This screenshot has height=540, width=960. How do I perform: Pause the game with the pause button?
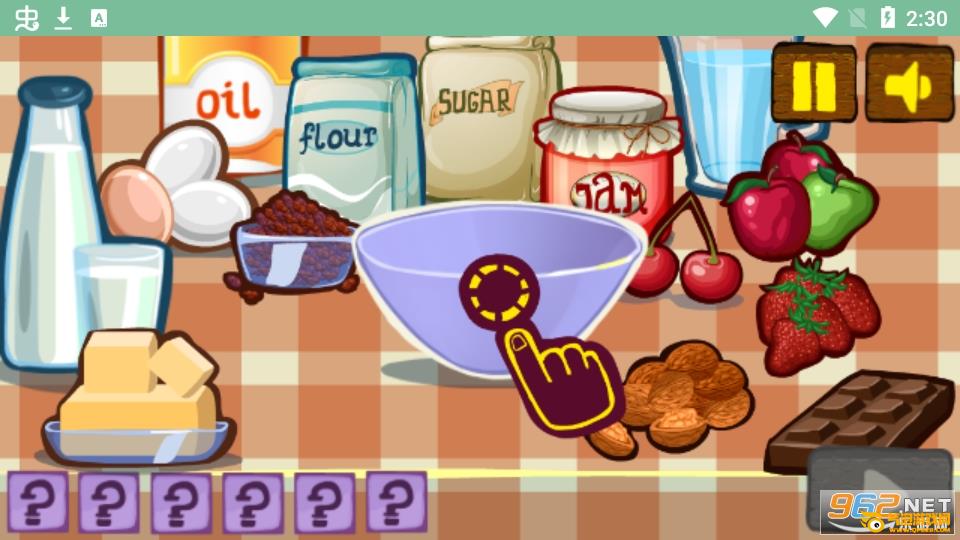(x=814, y=84)
